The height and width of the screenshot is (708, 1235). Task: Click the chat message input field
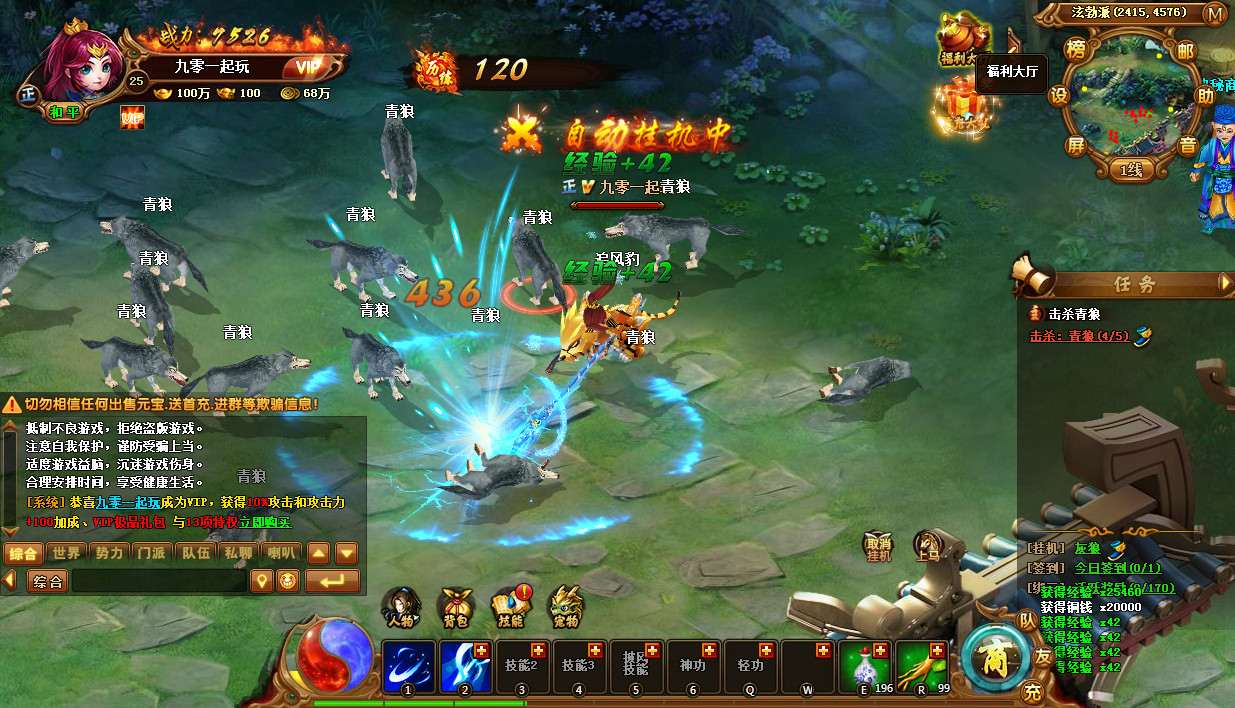click(160, 581)
